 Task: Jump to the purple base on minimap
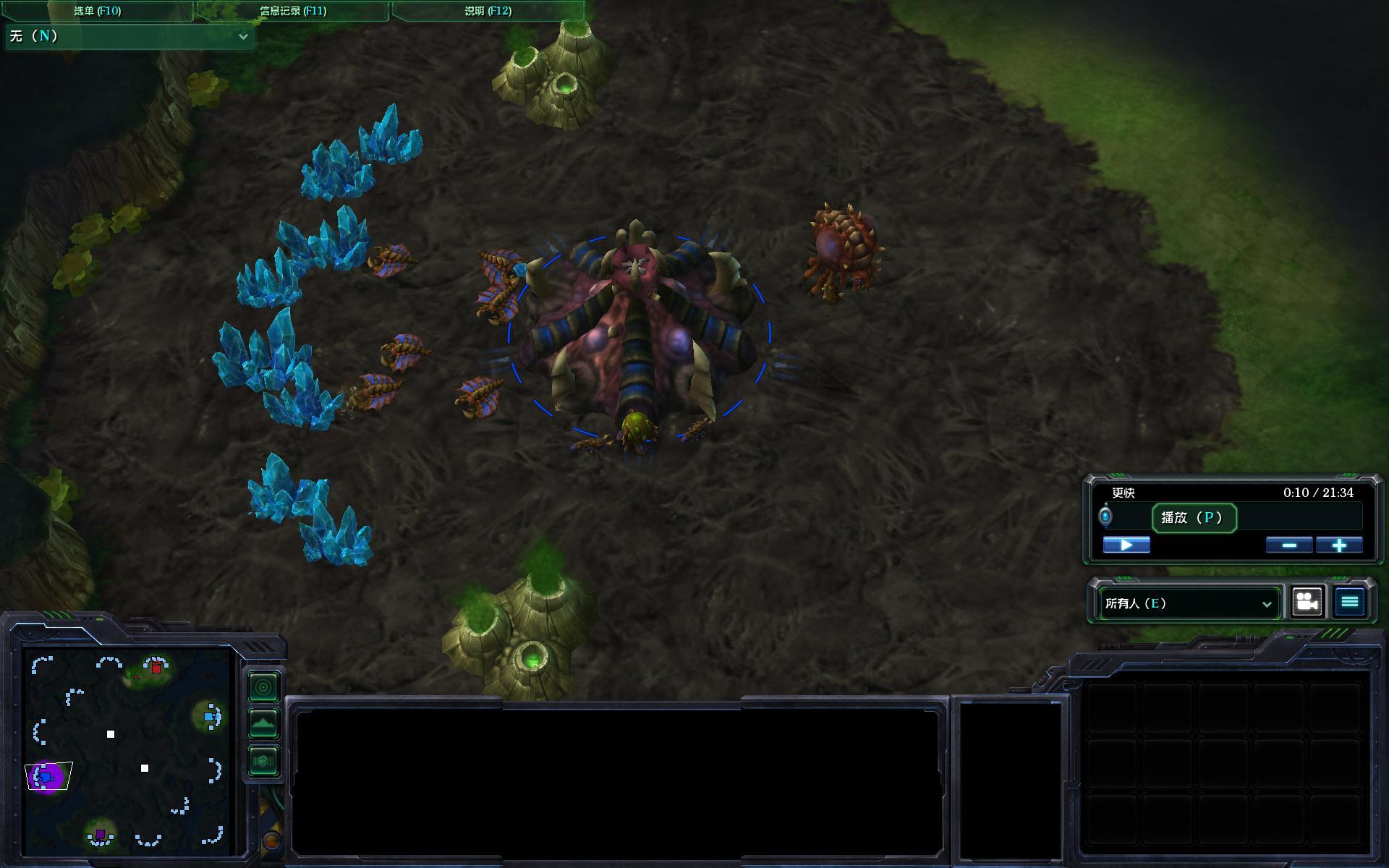(101, 835)
